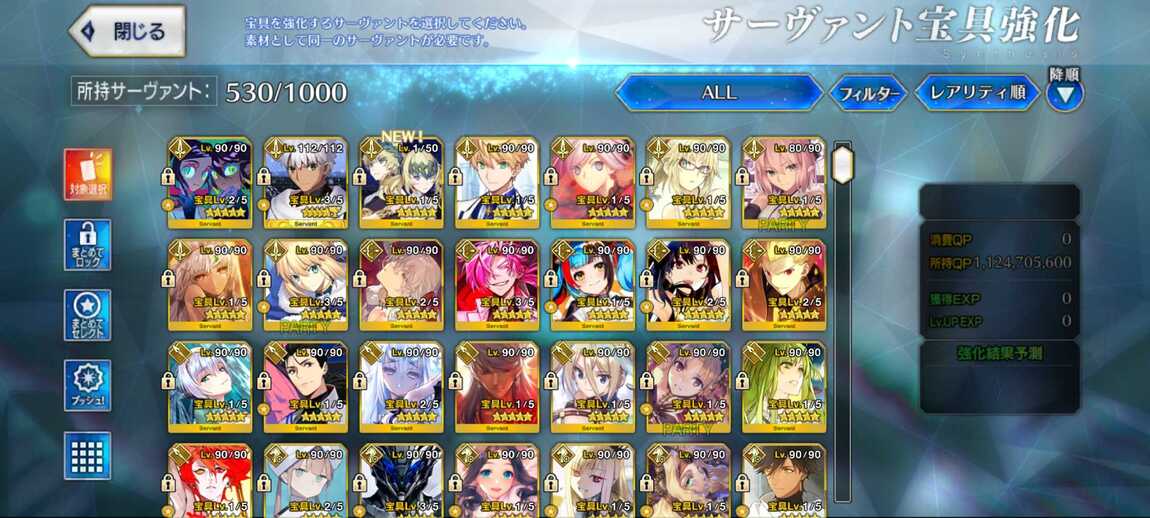
Task: Switch the grid view layout icon
Action: [x=88, y=455]
